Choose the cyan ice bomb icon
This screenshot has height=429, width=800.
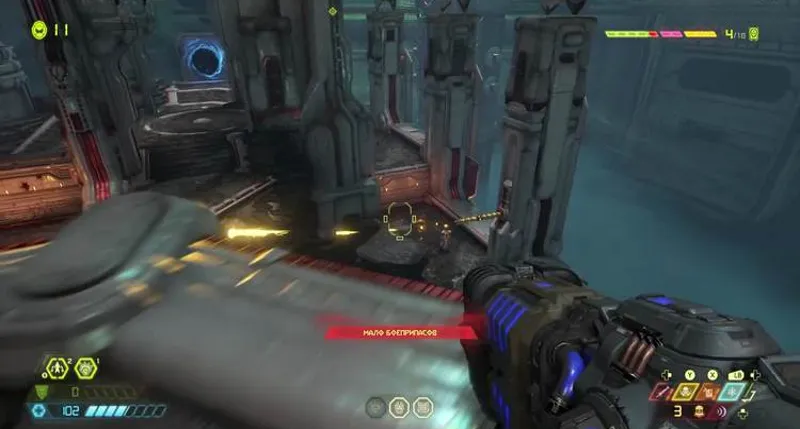tap(737, 392)
